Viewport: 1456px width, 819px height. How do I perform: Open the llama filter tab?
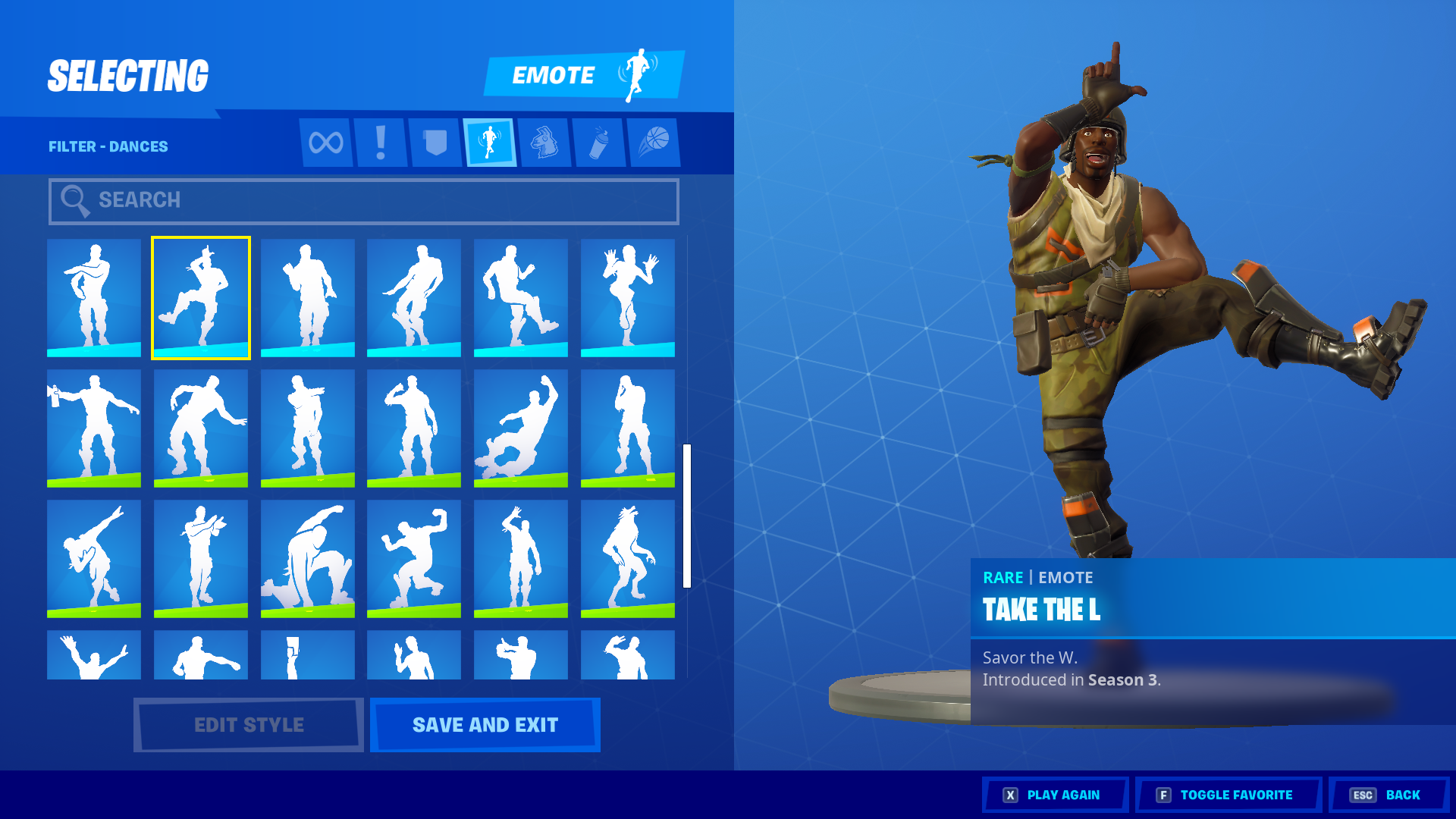544,143
